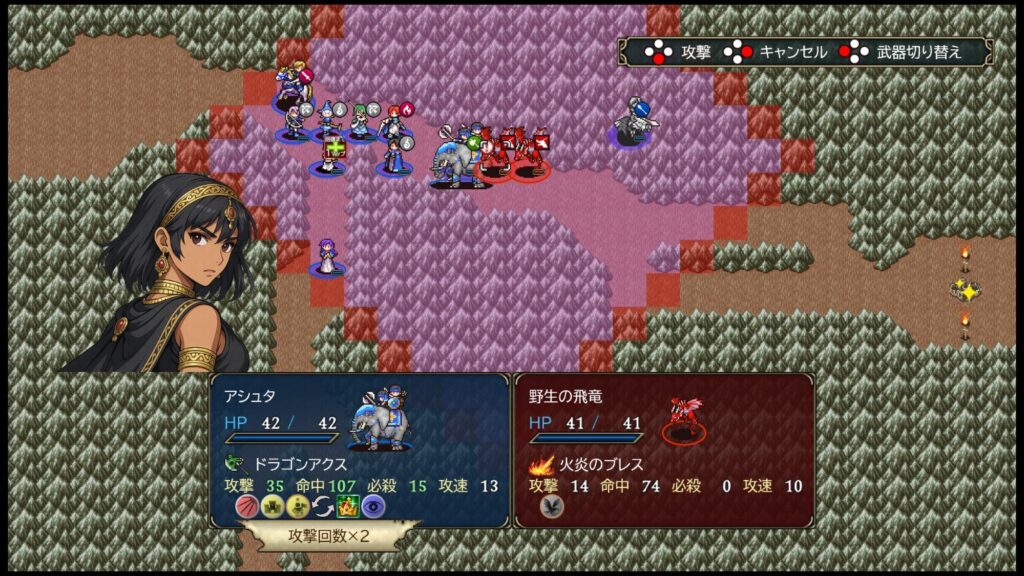Inspect the blue eye skill icon
The width and height of the screenshot is (1024, 576).
373,506
